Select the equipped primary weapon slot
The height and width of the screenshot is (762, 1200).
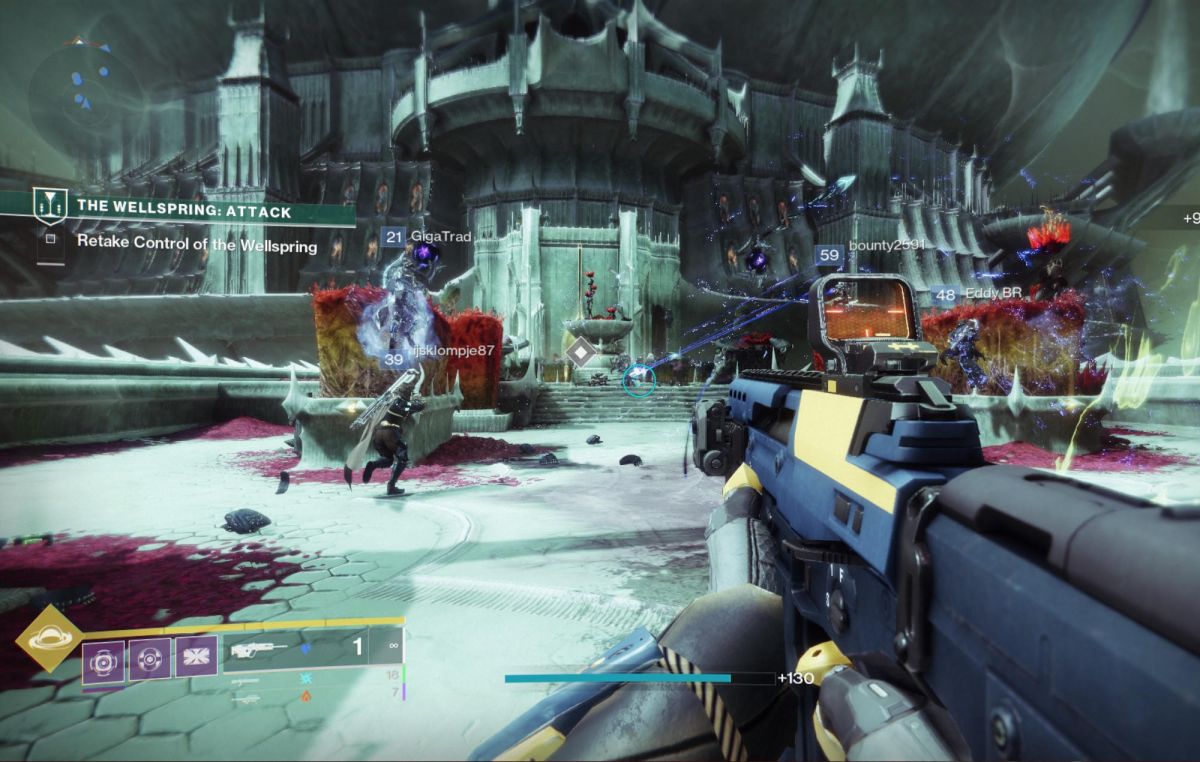point(300,648)
